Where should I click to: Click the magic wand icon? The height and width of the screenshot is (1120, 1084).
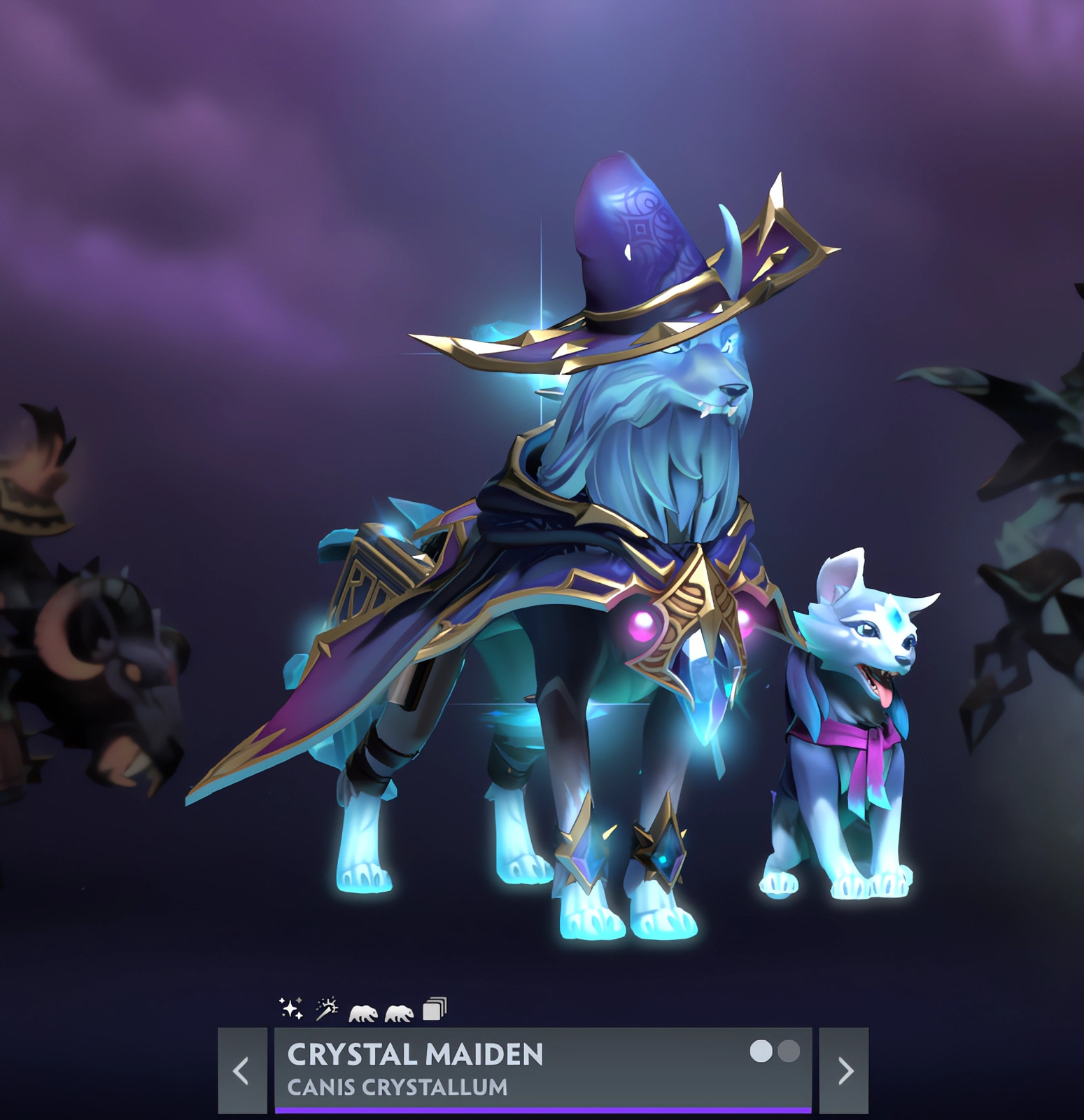[x=327, y=1009]
